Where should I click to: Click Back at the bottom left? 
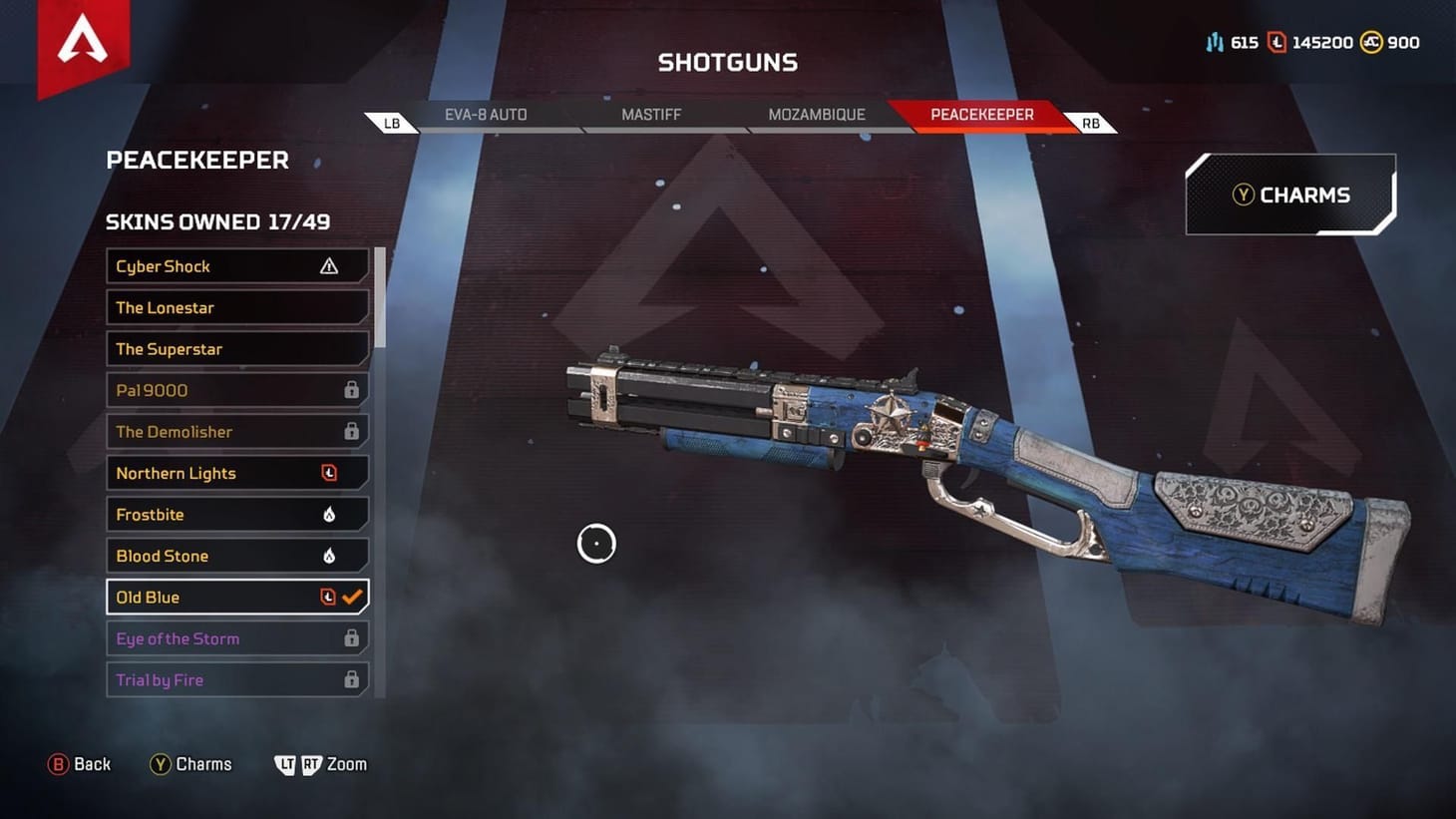(80, 763)
